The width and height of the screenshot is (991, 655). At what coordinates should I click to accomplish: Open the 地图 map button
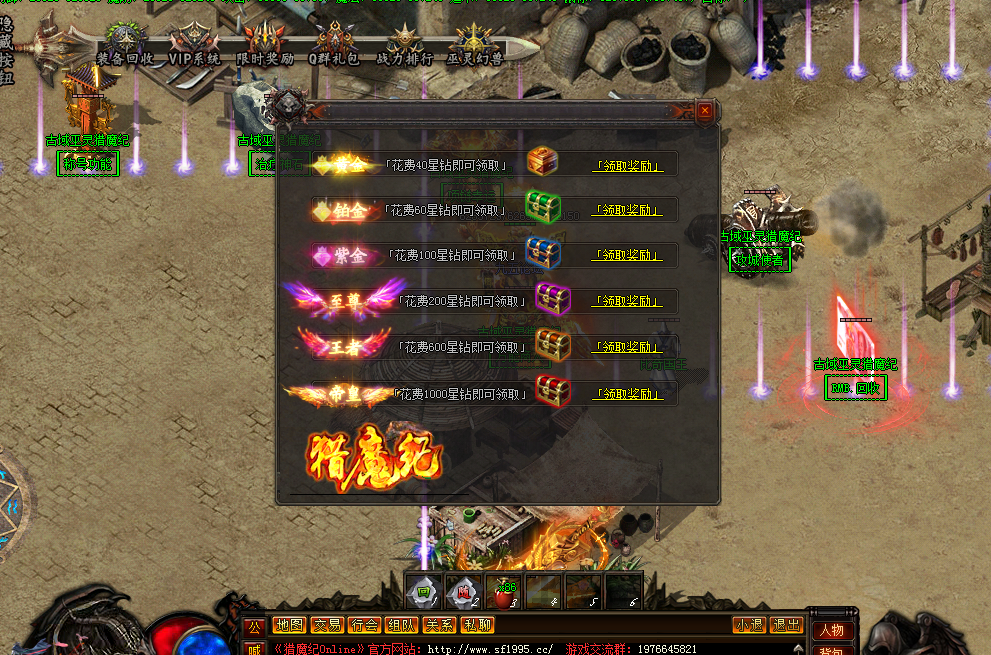tap(289, 625)
